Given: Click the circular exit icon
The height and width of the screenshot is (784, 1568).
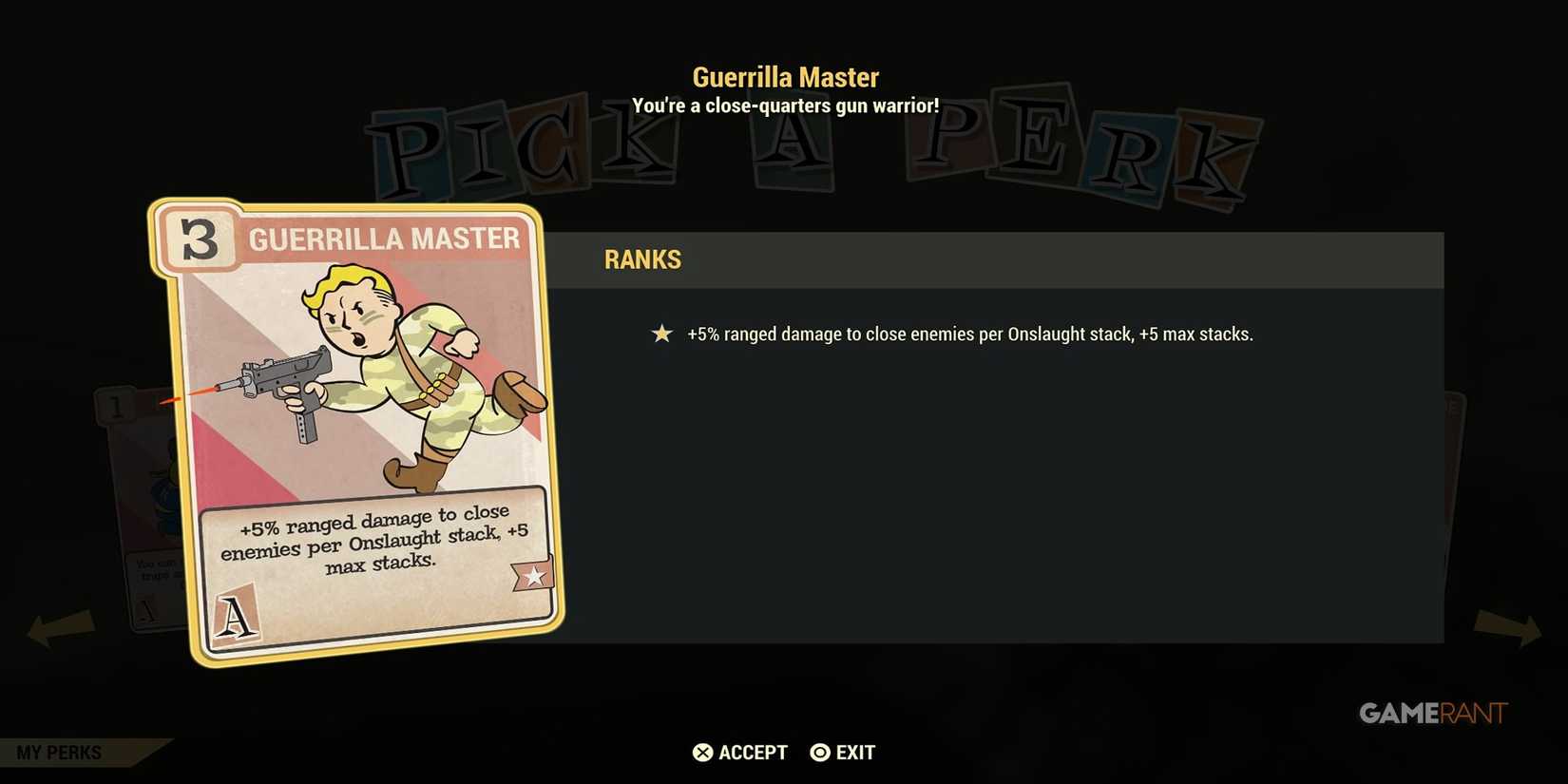Looking at the screenshot, I should [818, 752].
